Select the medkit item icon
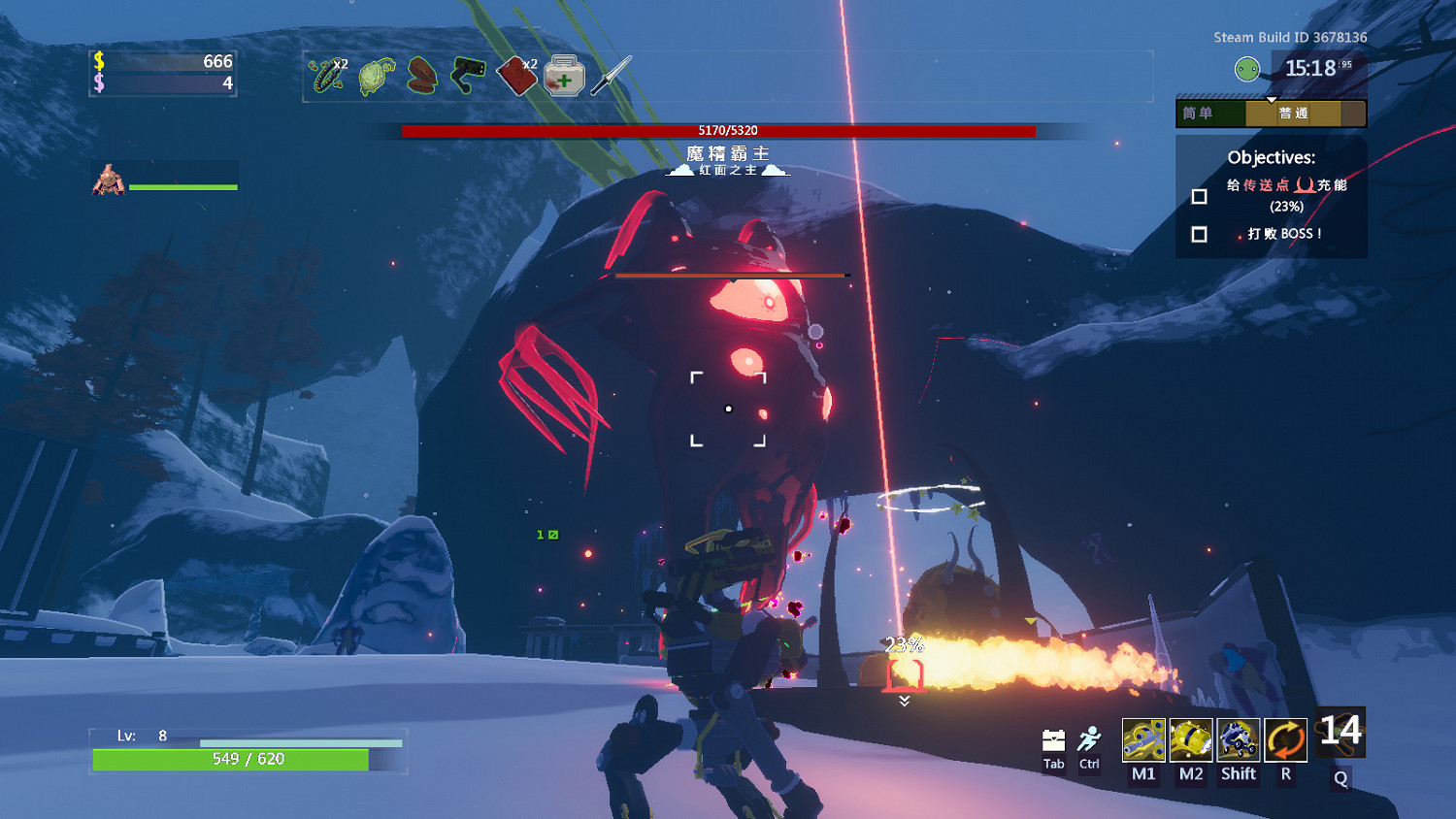The image size is (1456, 819). point(564,76)
